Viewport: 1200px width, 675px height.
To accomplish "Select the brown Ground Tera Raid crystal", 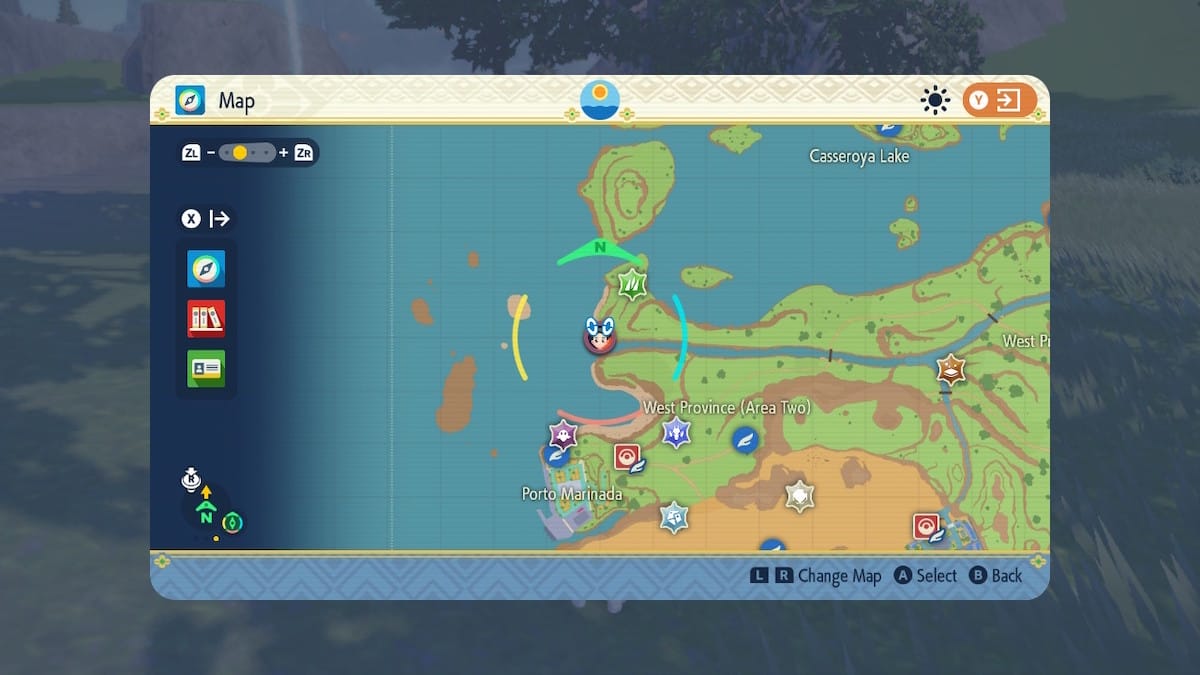I will [x=950, y=370].
